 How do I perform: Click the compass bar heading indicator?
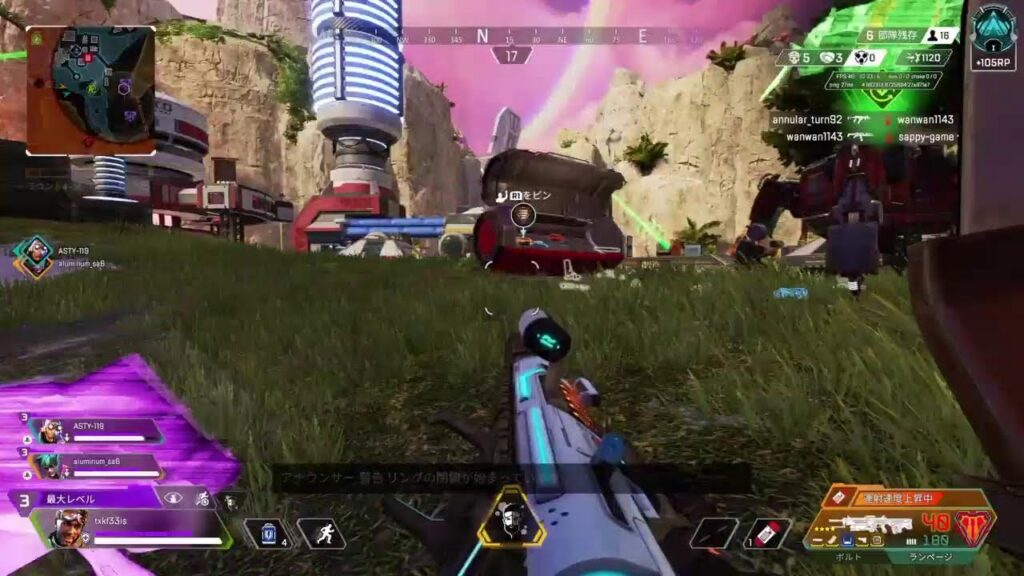point(512,55)
